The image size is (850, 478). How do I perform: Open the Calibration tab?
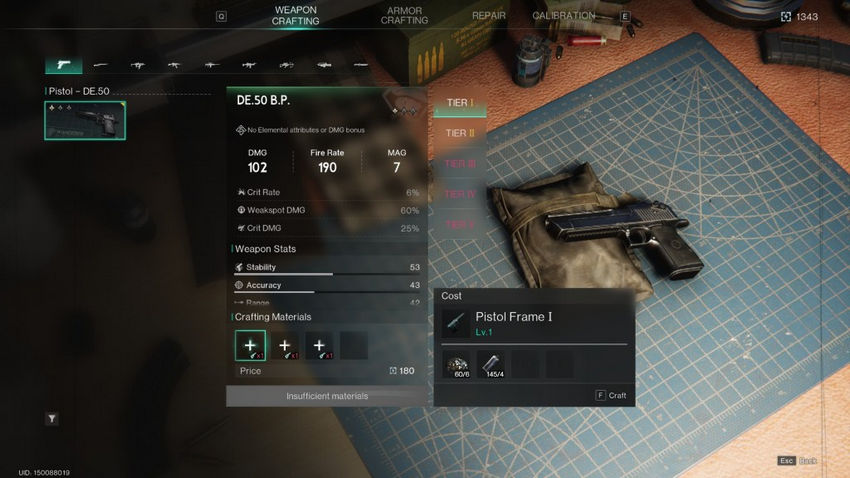tap(563, 16)
